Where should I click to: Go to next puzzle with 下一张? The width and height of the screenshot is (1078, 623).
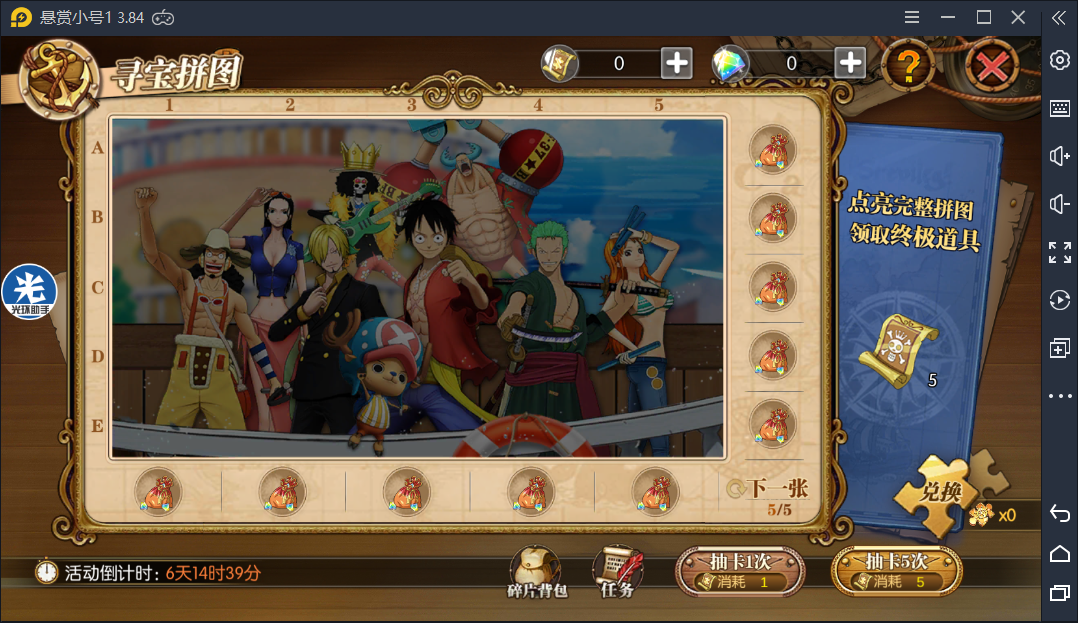coord(768,488)
